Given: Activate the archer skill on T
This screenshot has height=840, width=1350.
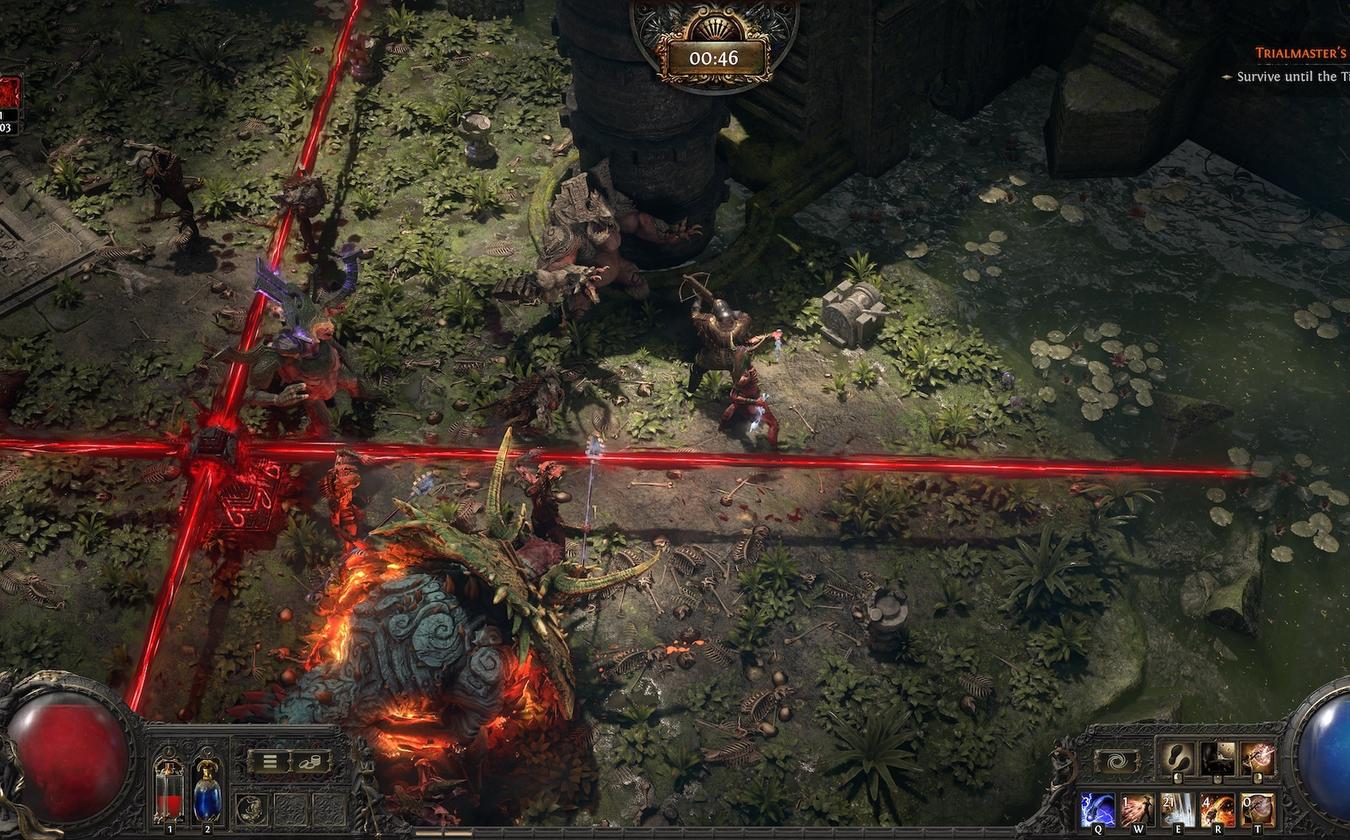Looking at the screenshot, I should coord(1257,809).
